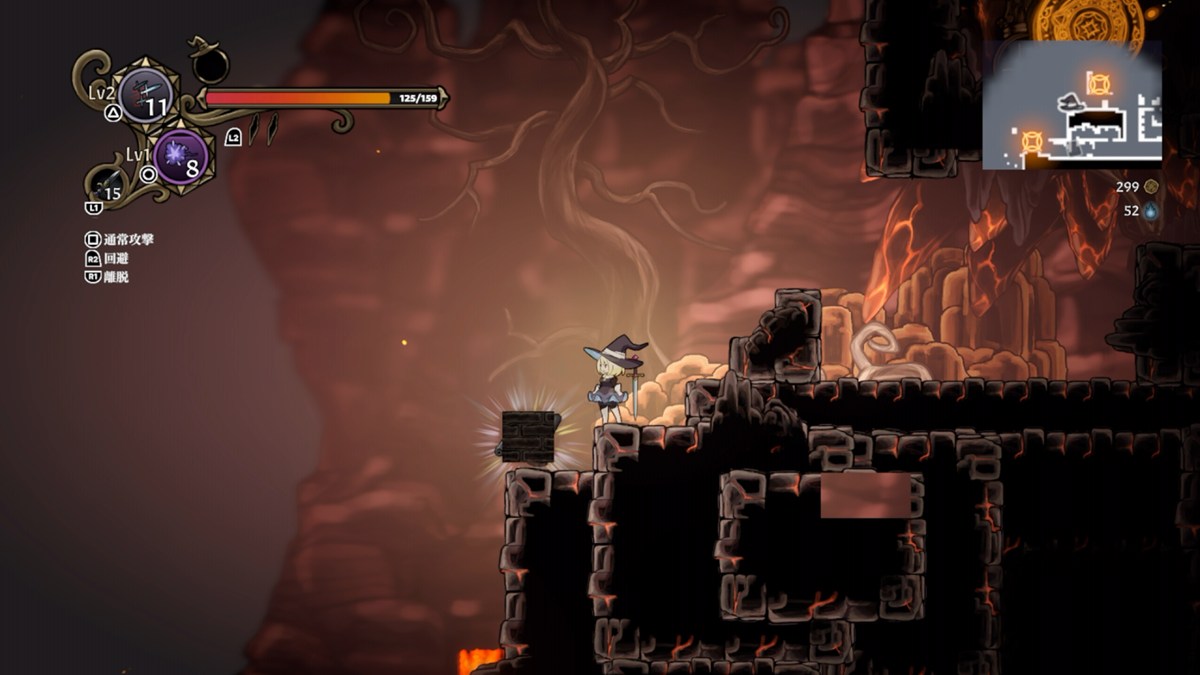Click the gold coin currency icon
The width and height of the screenshot is (1200, 675).
coord(1151,186)
